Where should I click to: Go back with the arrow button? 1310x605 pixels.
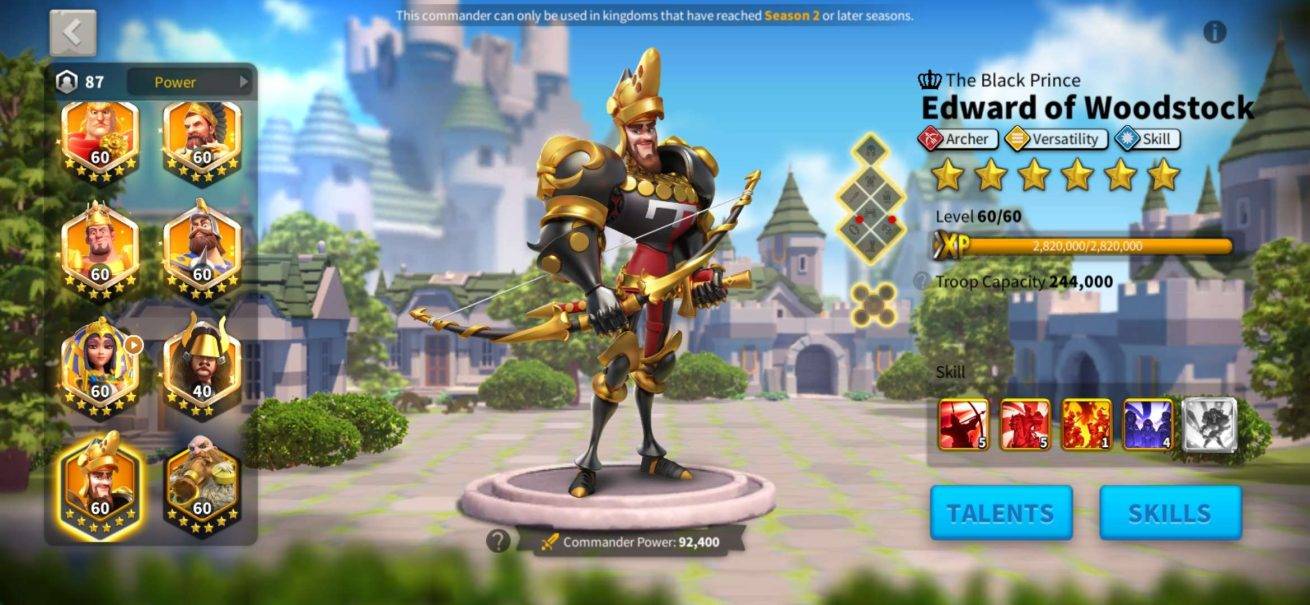(x=73, y=33)
